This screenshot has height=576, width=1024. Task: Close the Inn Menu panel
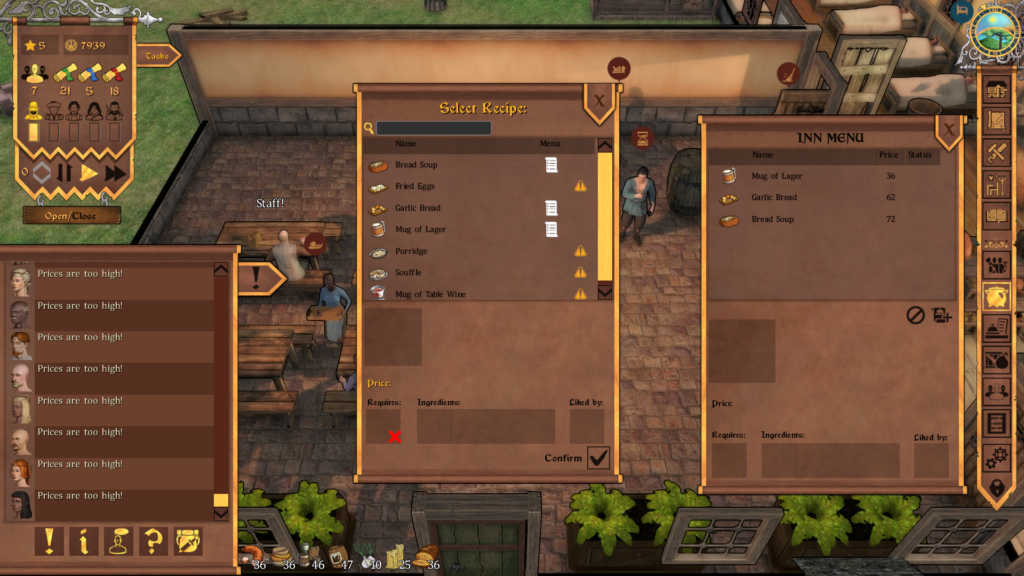click(948, 130)
